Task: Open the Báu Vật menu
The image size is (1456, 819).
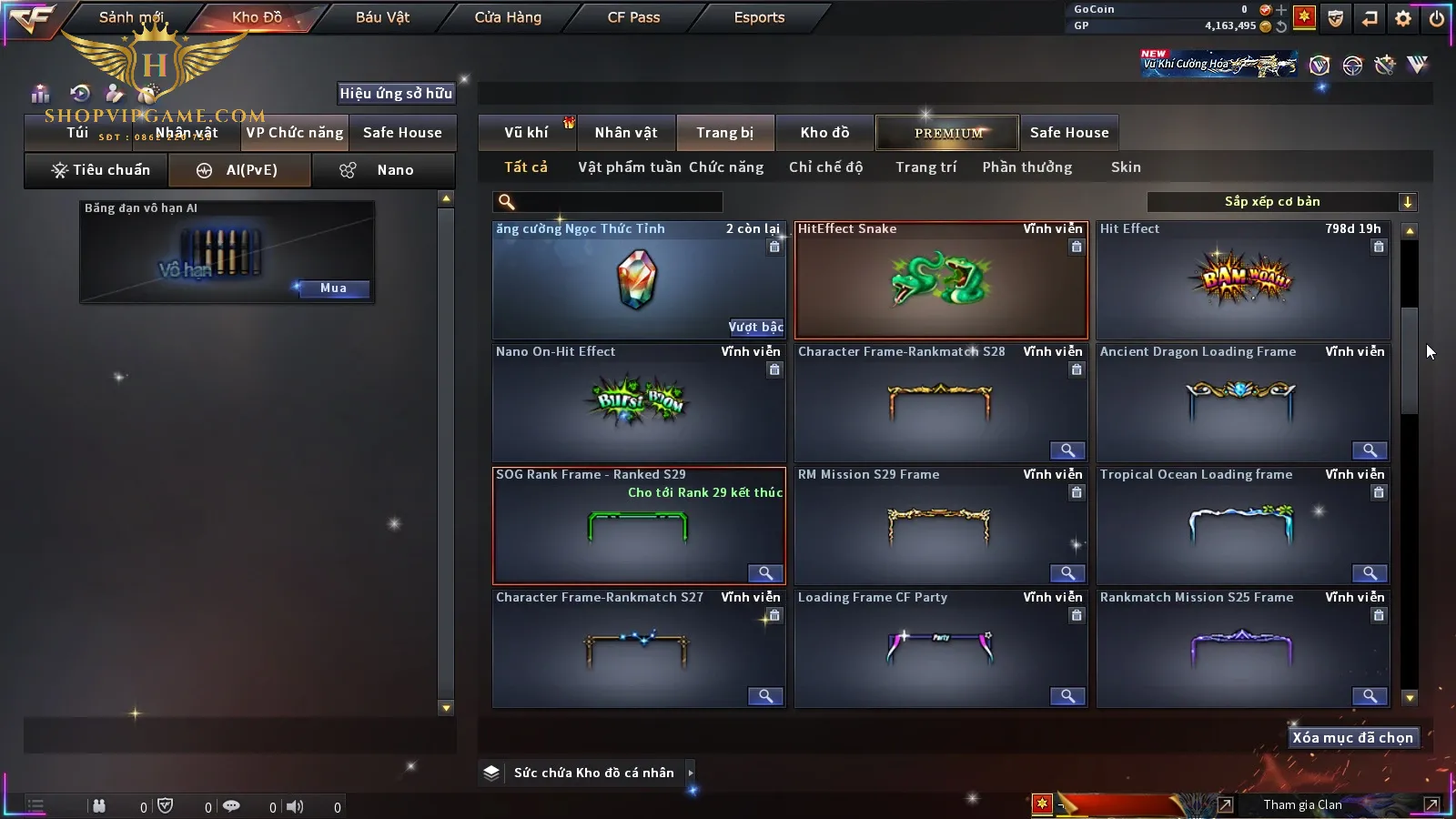Action: [382, 17]
